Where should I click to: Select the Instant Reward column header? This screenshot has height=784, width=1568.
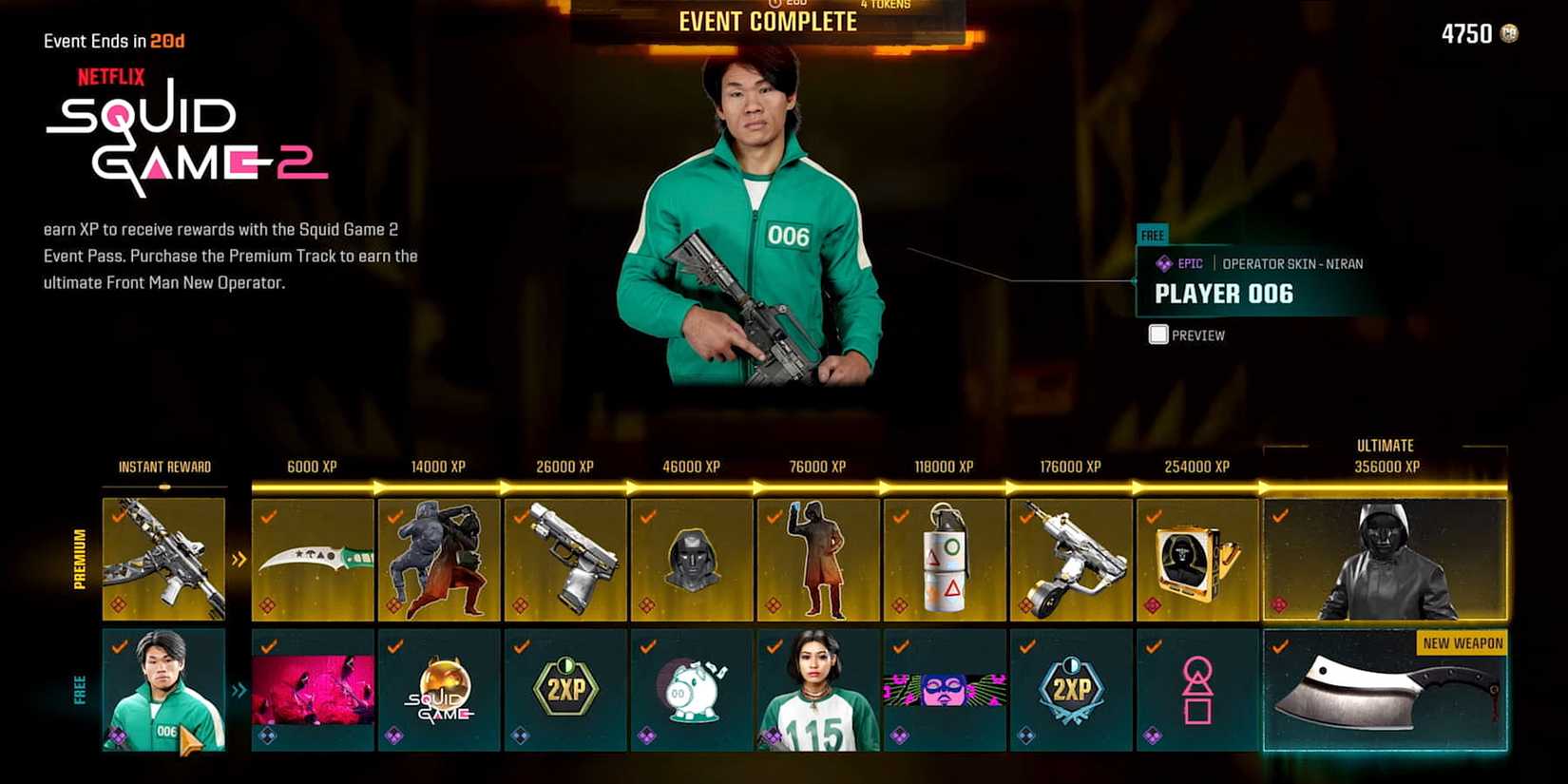[163, 467]
